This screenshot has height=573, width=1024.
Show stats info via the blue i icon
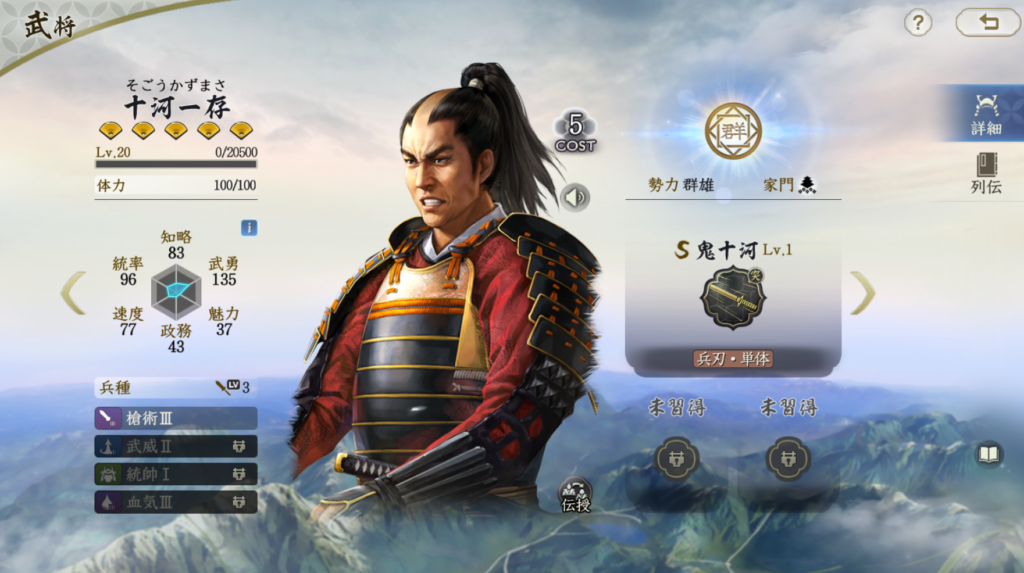coord(249,228)
